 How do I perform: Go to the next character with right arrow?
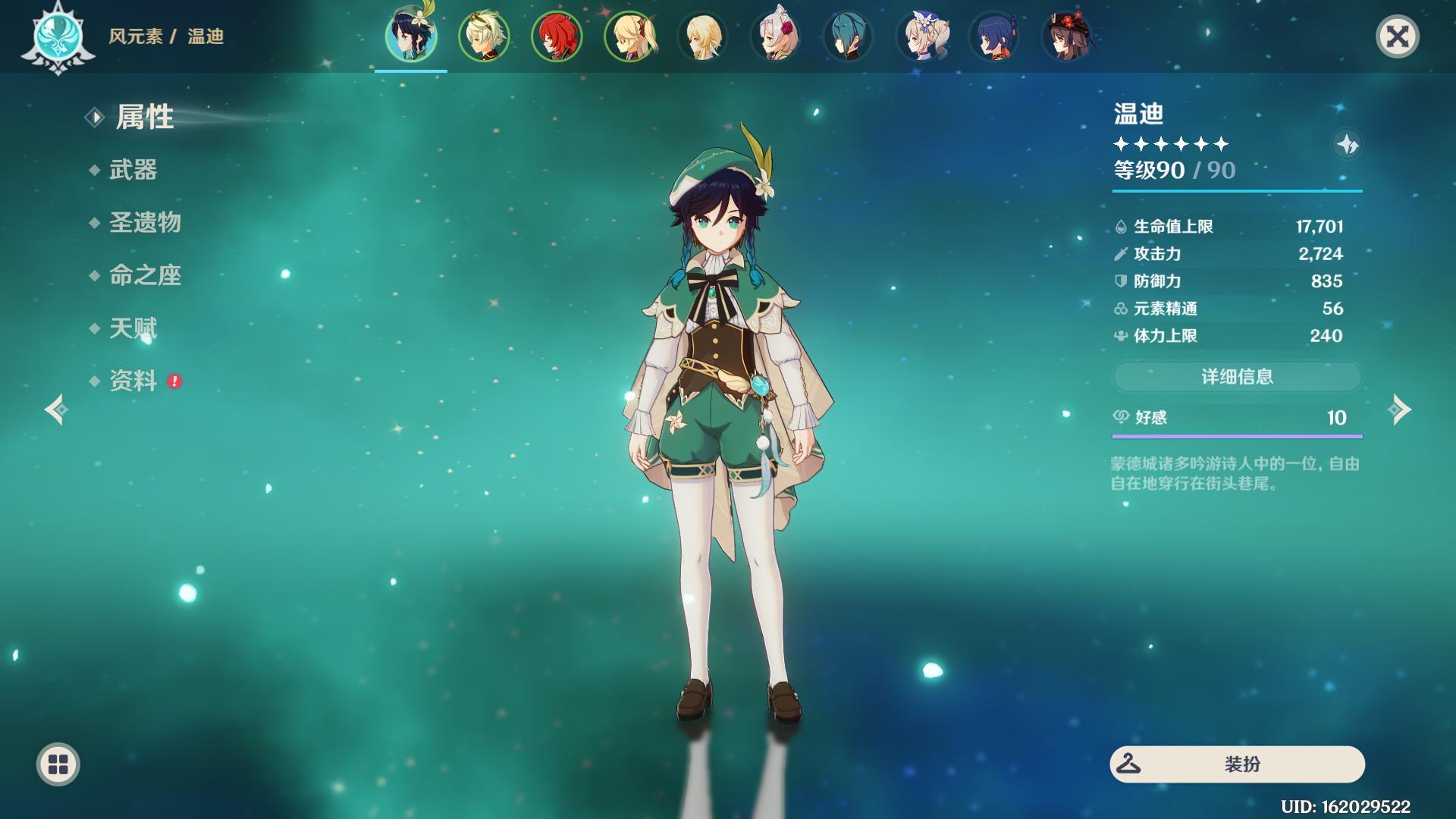1400,410
